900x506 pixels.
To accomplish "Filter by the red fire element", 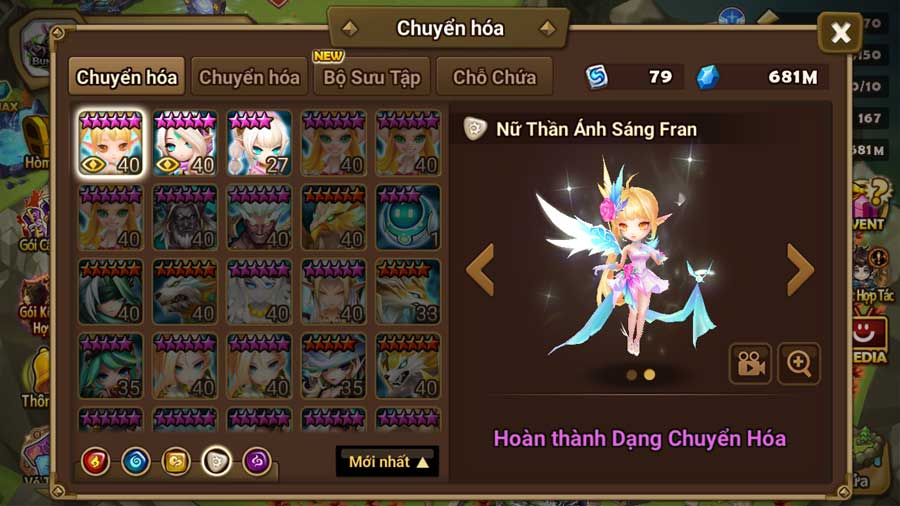I will (96, 461).
